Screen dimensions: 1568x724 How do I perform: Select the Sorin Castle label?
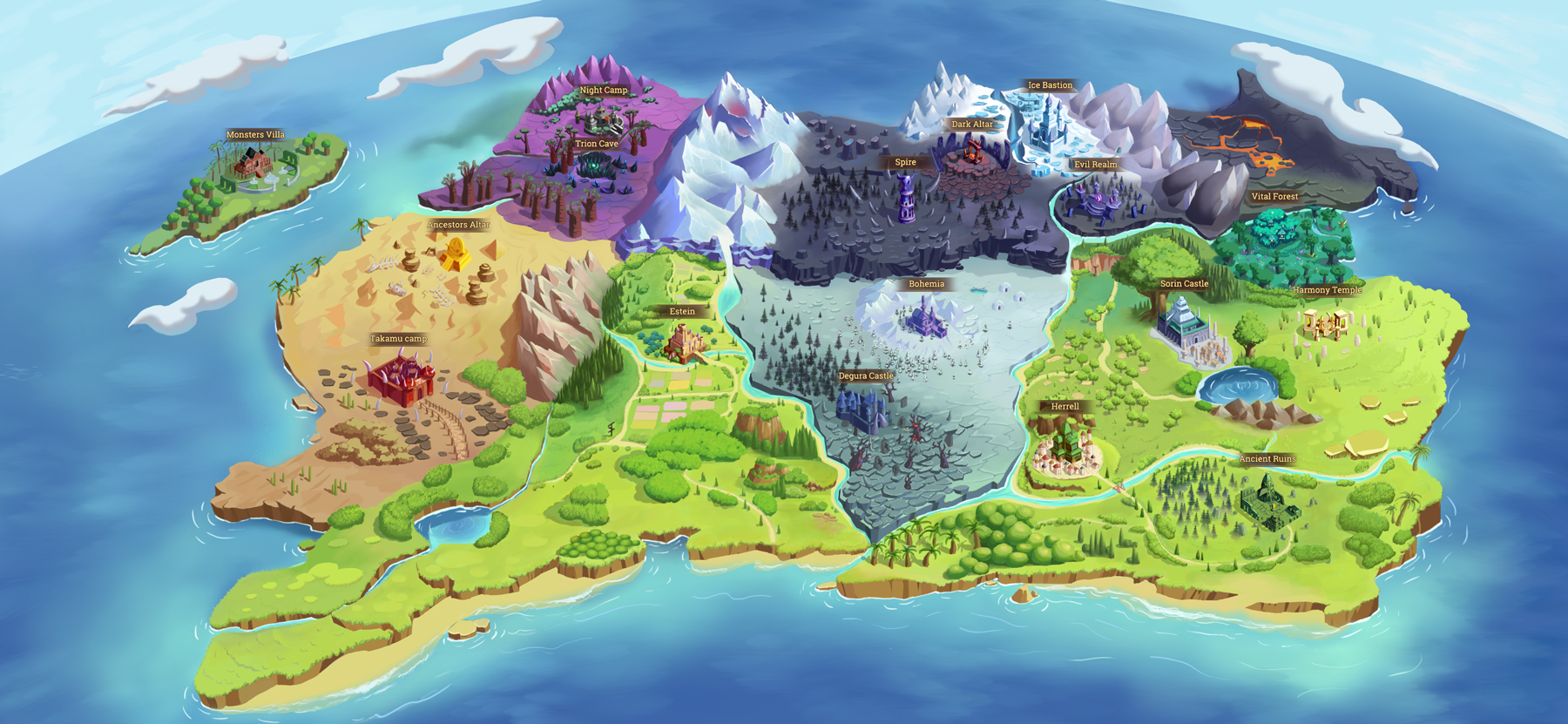[x=1184, y=284]
